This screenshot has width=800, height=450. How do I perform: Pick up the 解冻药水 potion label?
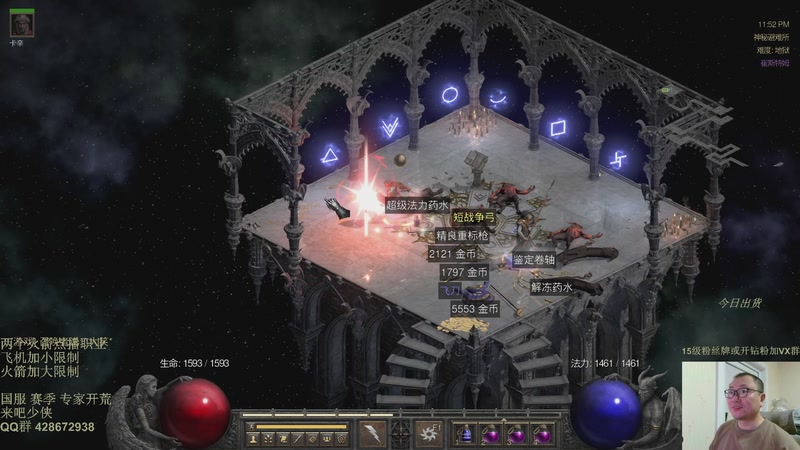551,287
